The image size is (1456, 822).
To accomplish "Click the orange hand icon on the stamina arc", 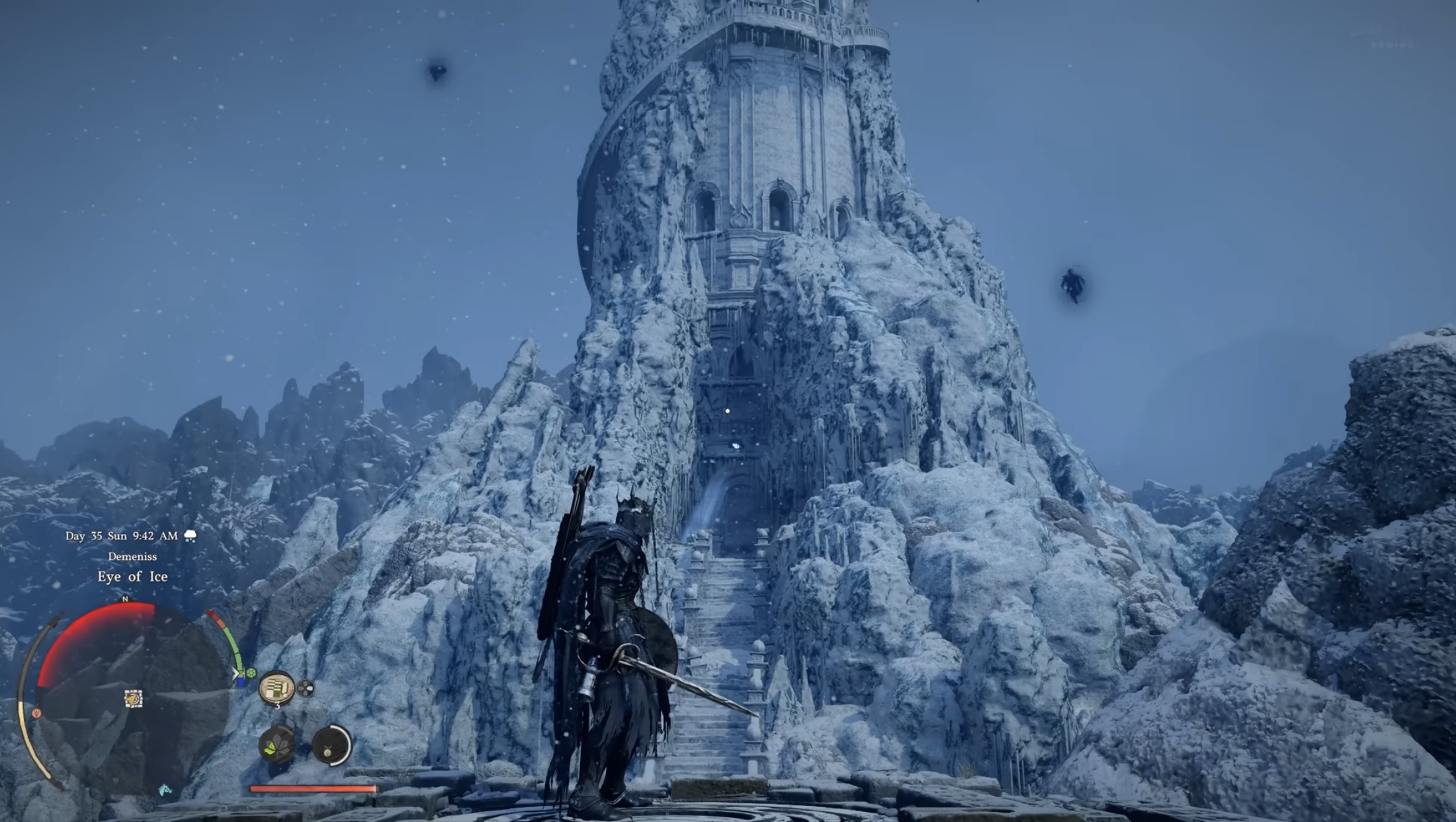I will point(36,713).
